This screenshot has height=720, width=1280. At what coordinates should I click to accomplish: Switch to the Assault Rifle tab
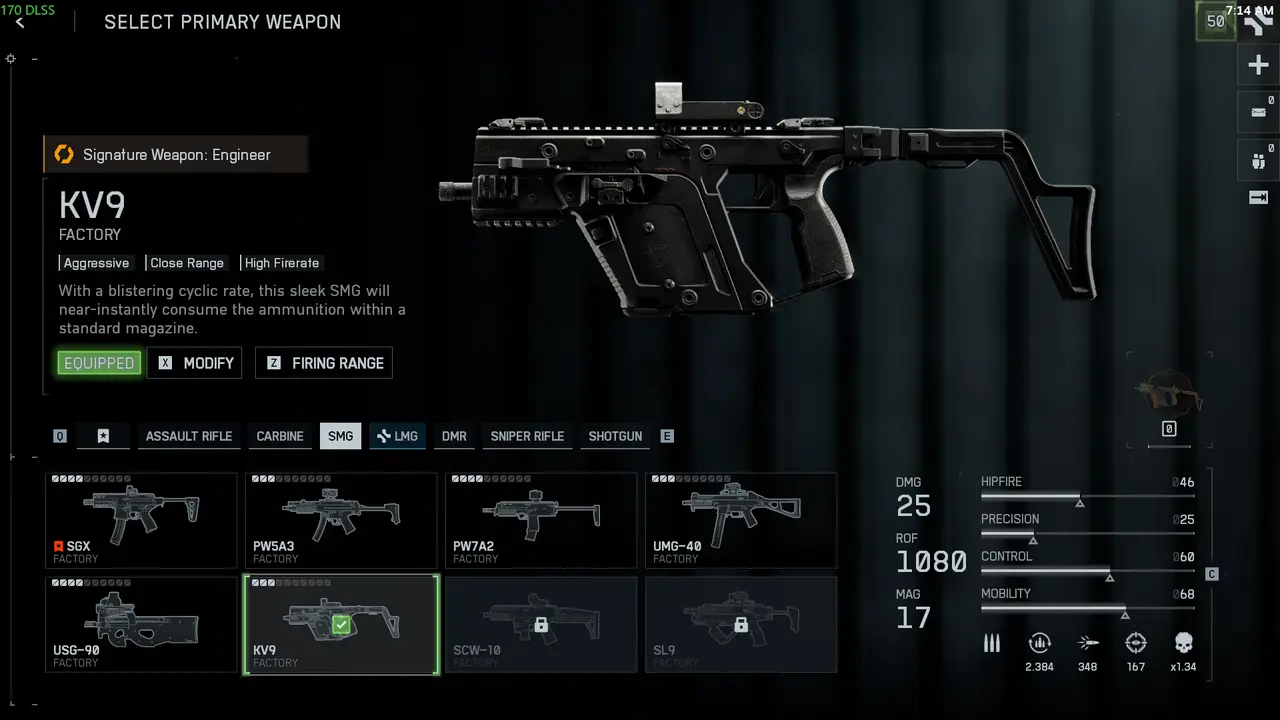(x=188, y=436)
